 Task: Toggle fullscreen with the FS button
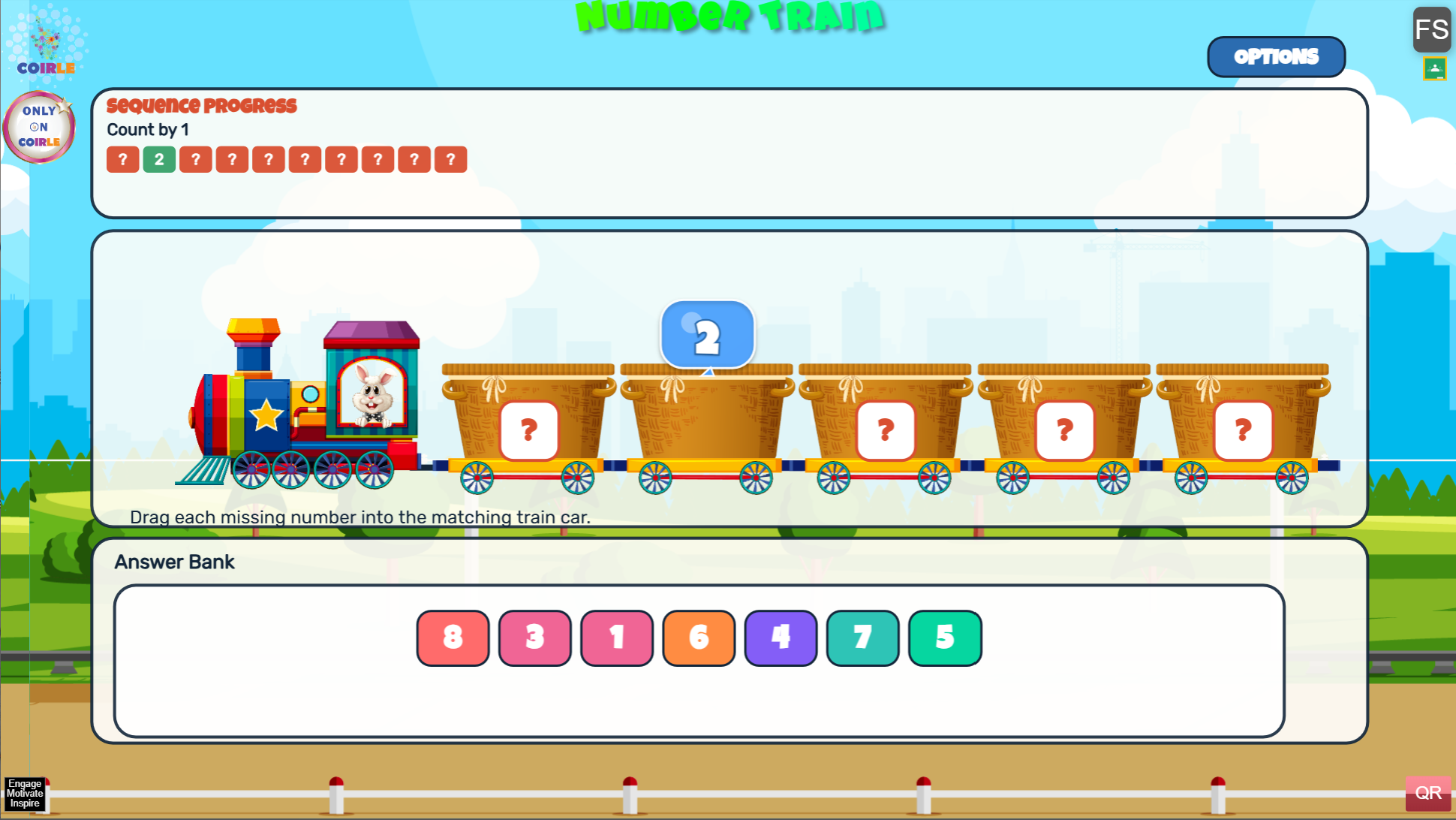tap(1430, 30)
